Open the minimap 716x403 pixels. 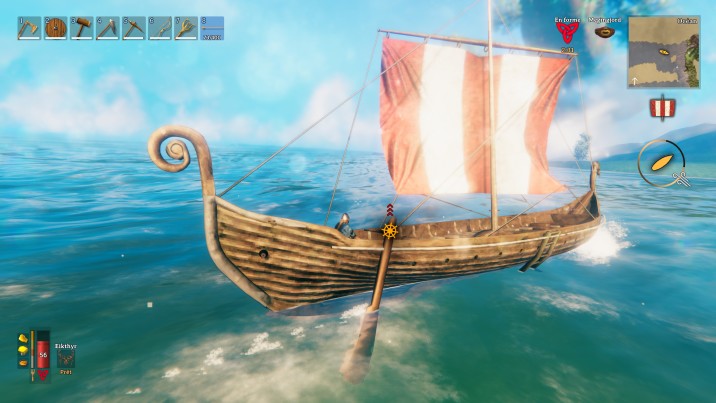pyautogui.click(x=663, y=52)
